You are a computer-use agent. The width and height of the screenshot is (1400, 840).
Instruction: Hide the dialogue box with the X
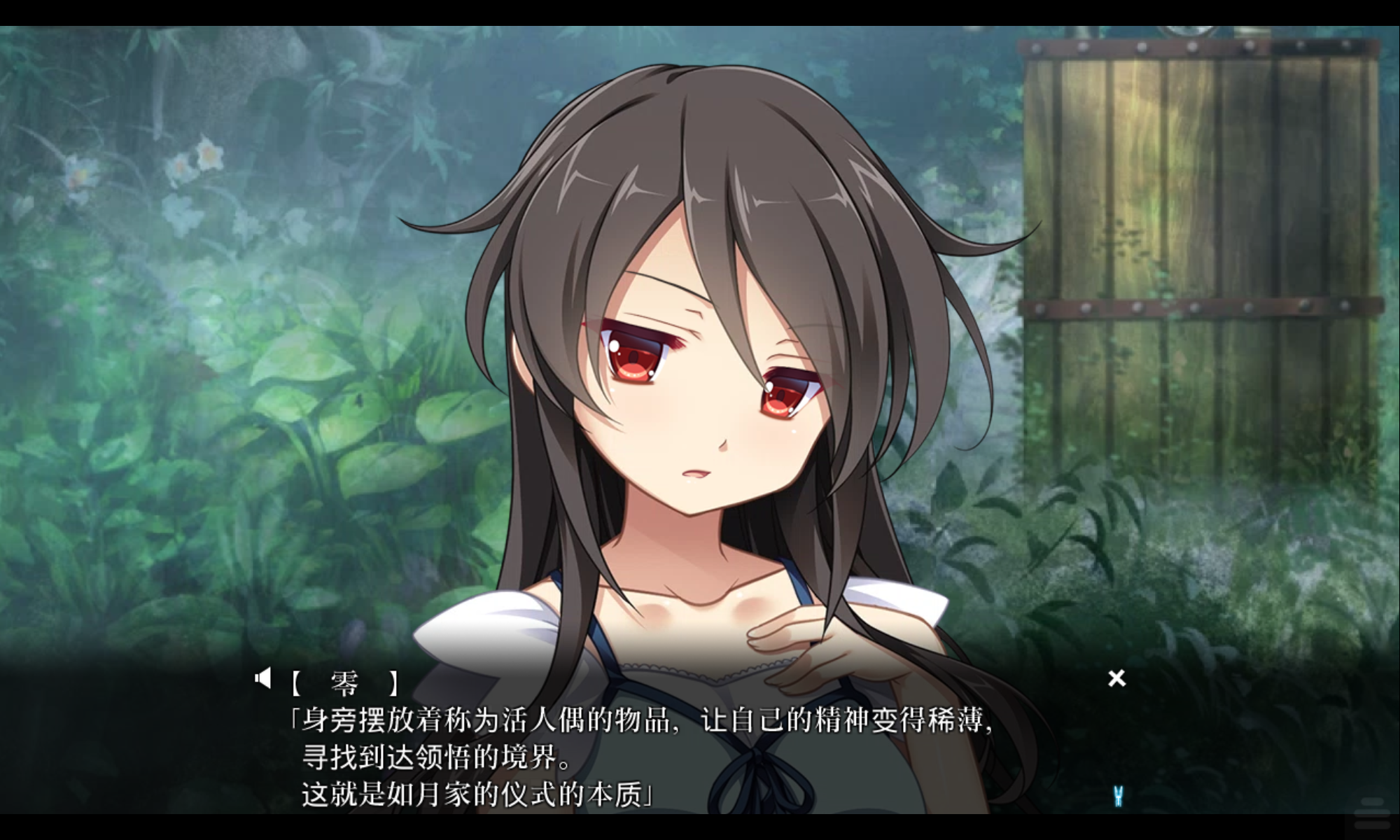1116,678
